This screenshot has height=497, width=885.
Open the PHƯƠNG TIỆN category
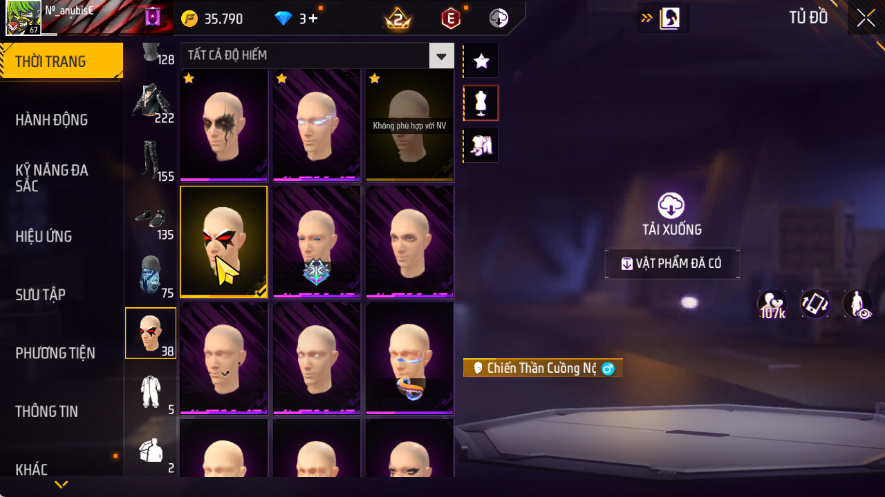[x=56, y=353]
